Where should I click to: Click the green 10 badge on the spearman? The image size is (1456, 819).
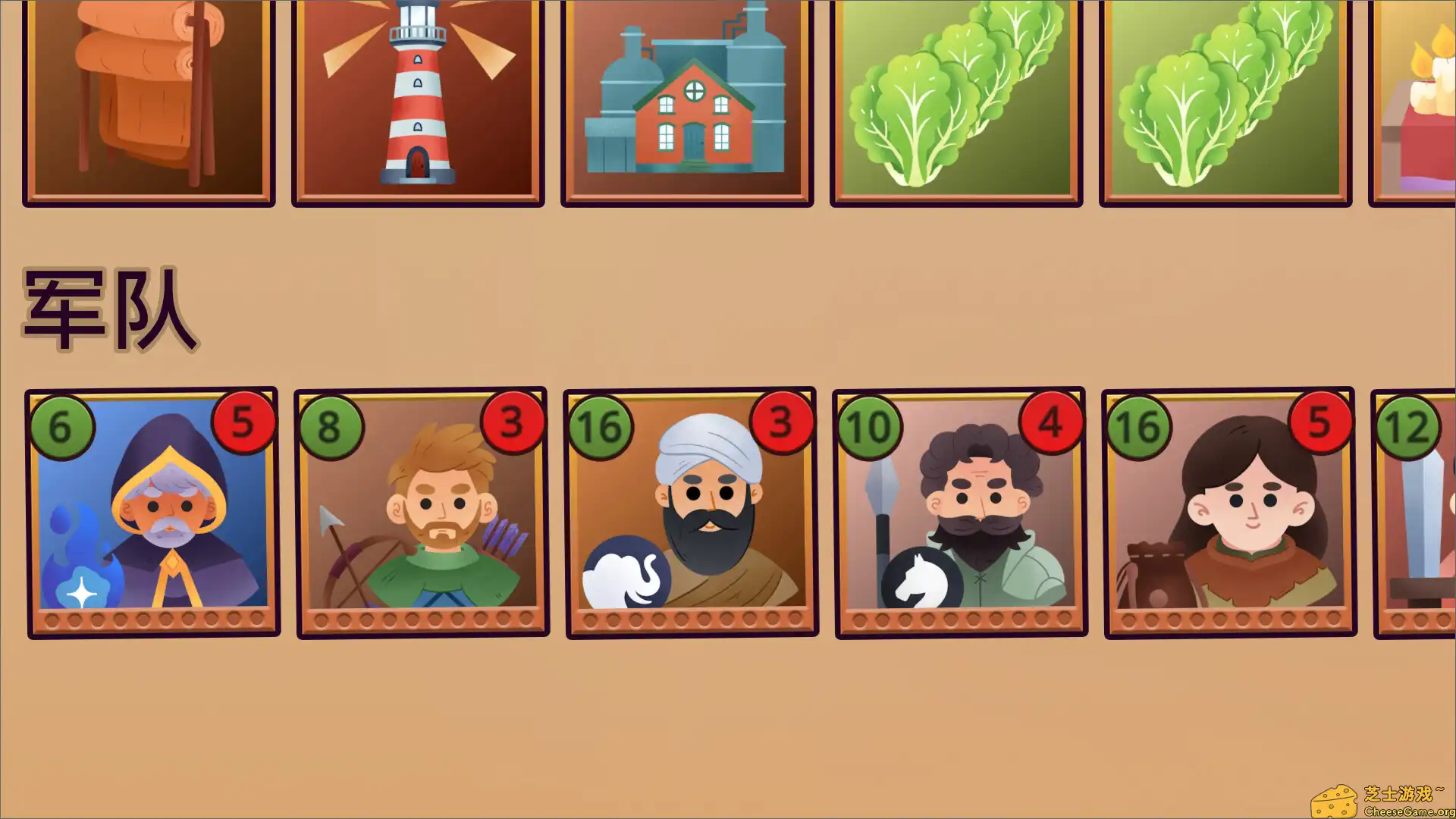coord(871,426)
